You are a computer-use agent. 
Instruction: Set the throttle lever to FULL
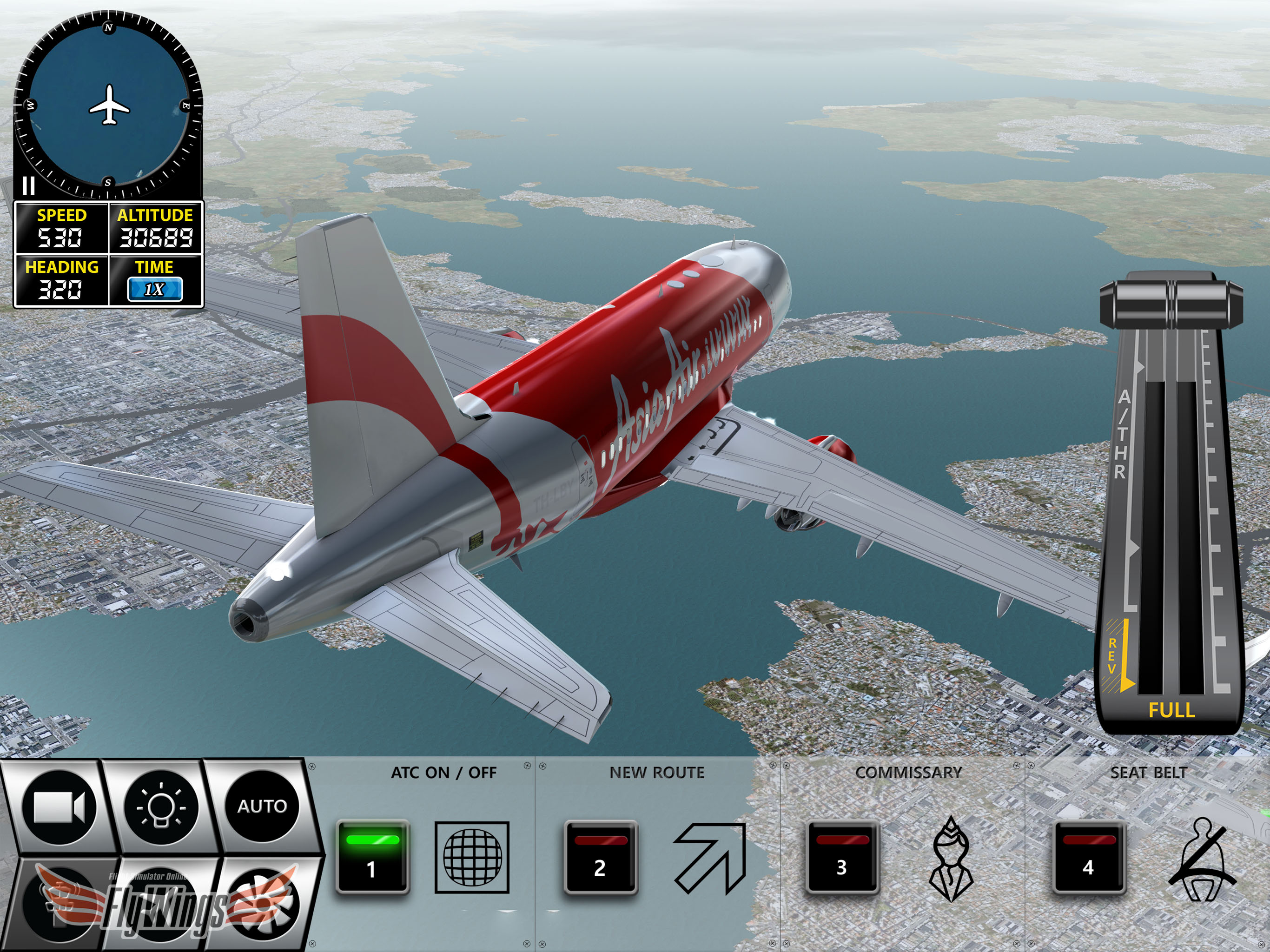coord(1171,710)
